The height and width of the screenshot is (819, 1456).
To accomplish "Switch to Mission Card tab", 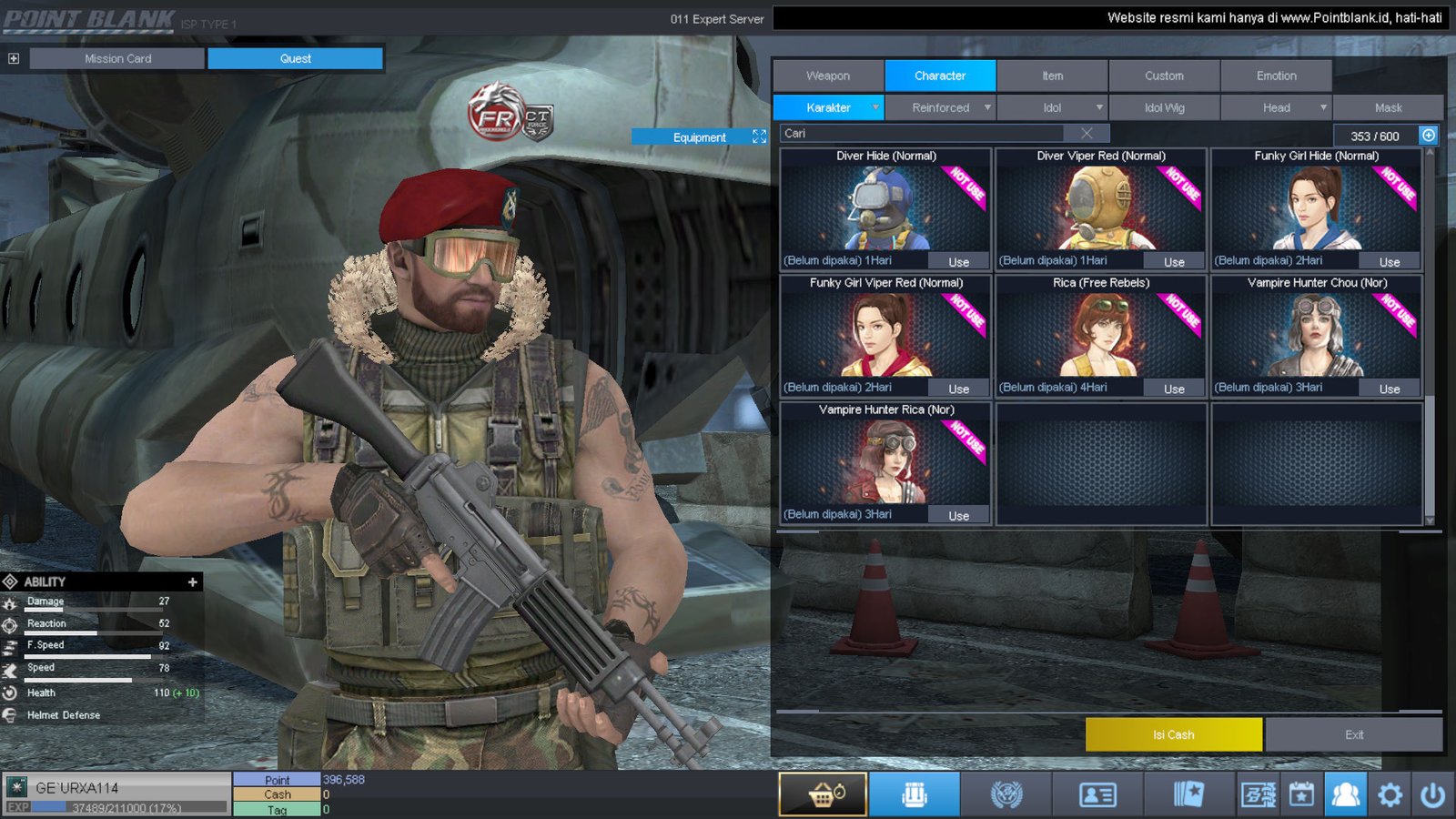I will pyautogui.click(x=117, y=58).
